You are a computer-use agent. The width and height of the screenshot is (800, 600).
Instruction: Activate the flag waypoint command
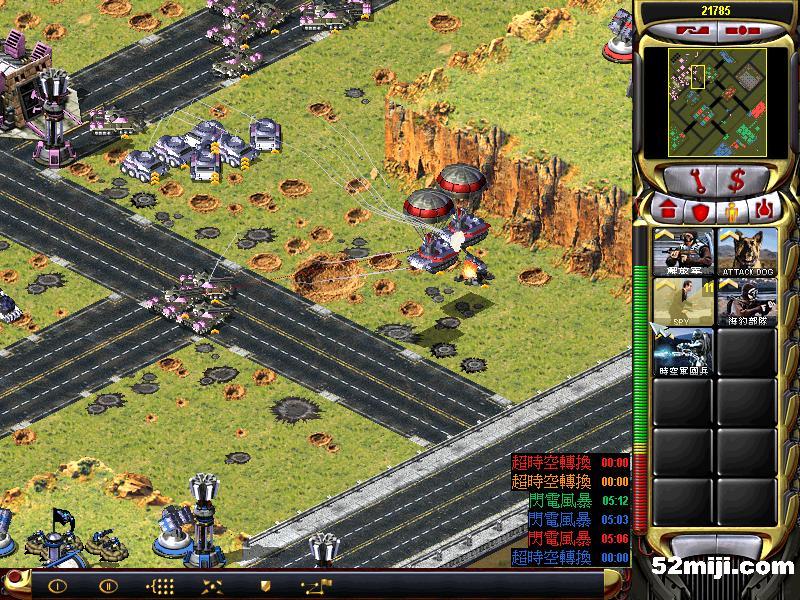(x=315, y=586)
